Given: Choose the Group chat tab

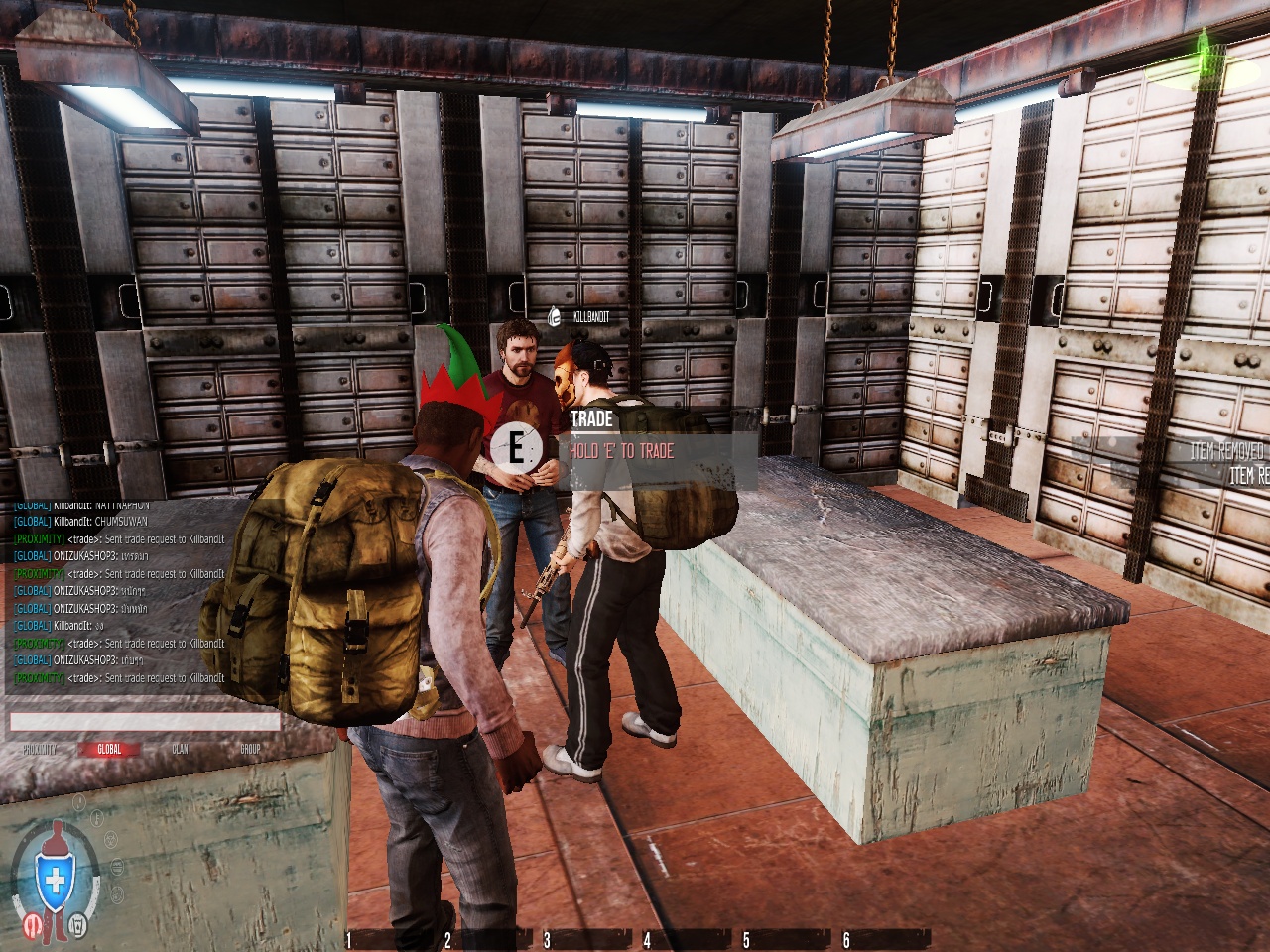Looking at the screenshot, I should point(250,750).
